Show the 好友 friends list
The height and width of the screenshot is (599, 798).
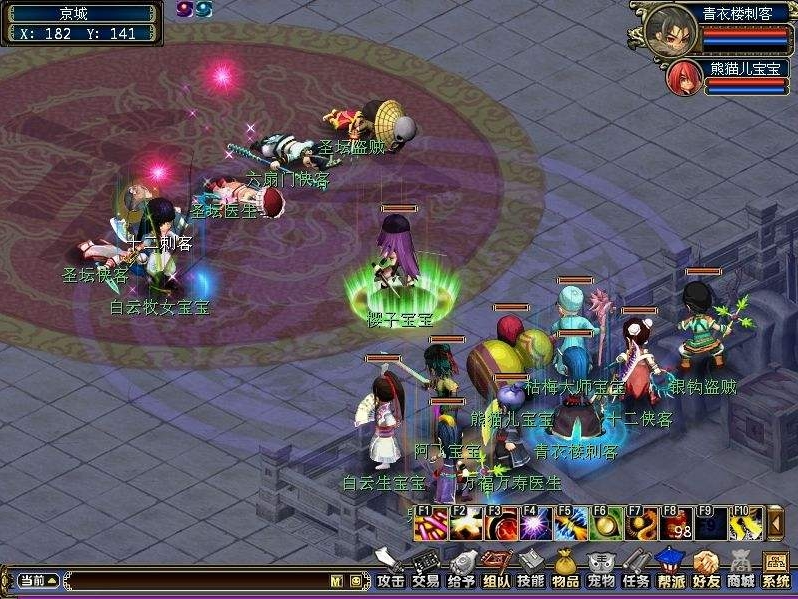coord(705,570)
